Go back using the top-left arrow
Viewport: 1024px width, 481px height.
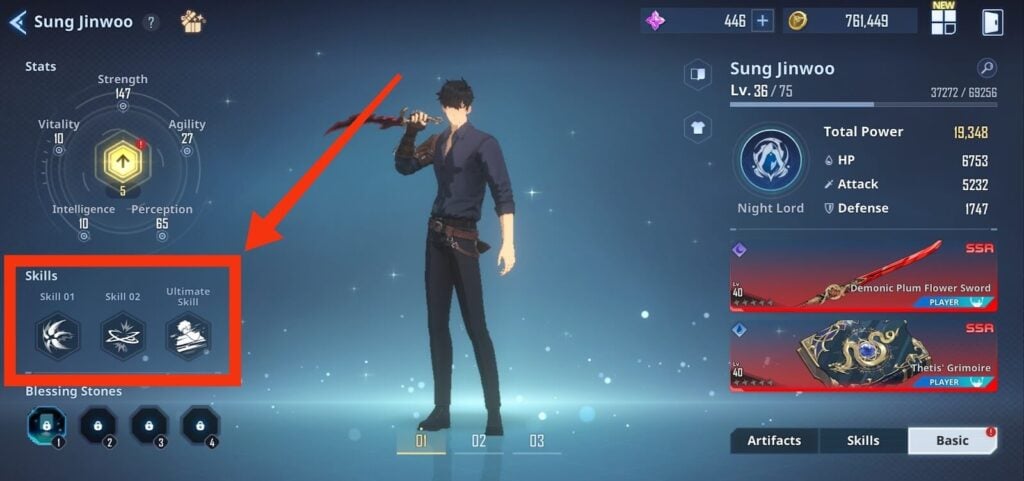pyautogui.click(x=17, y=22)
